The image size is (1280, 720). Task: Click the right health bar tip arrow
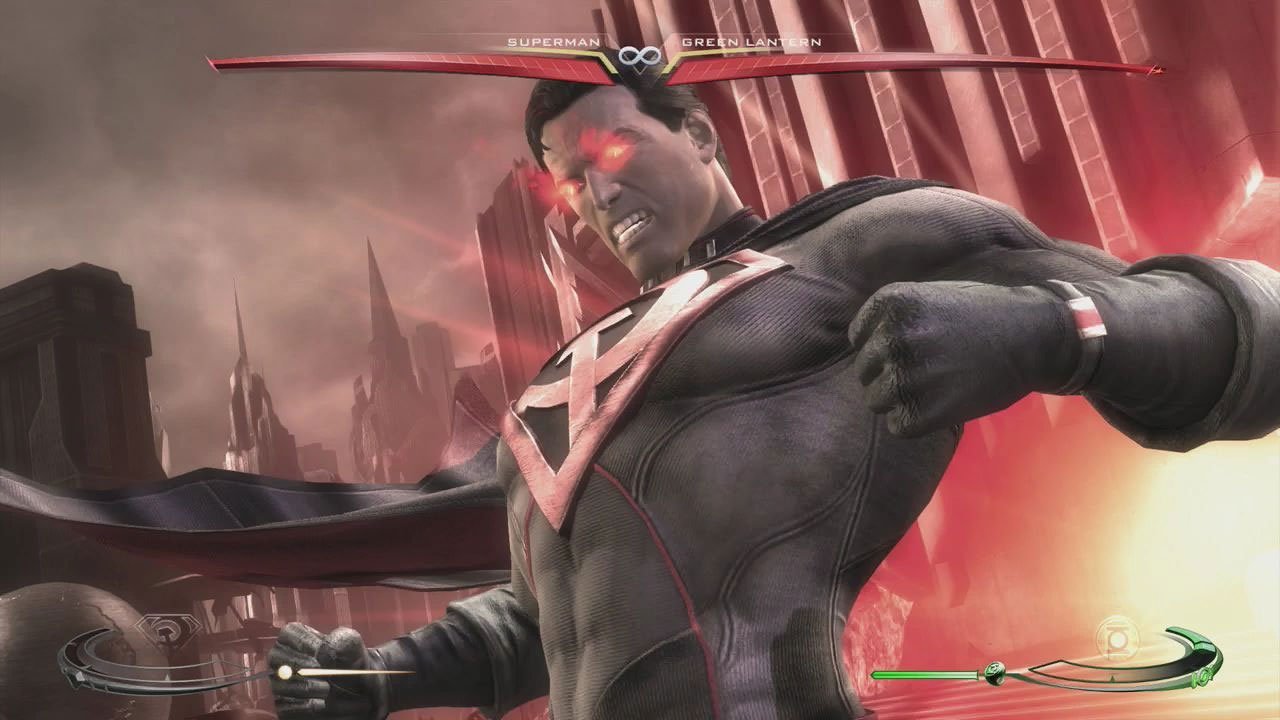(x=1157, y=70)
